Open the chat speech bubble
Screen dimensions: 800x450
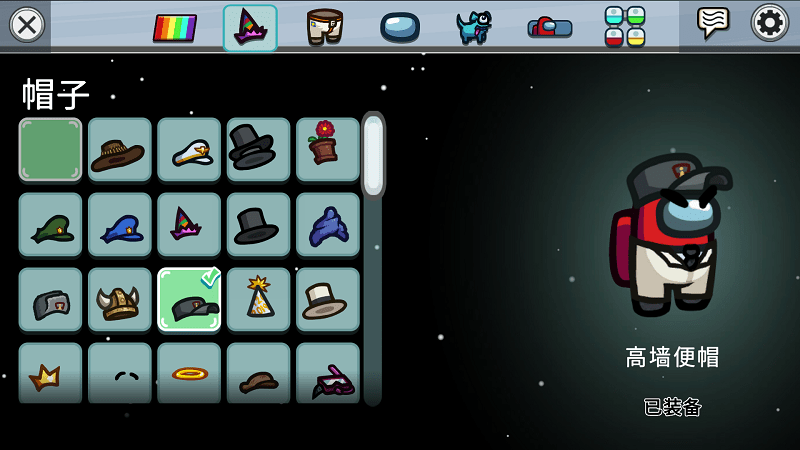pyautogui.click(x=713, y=22)
